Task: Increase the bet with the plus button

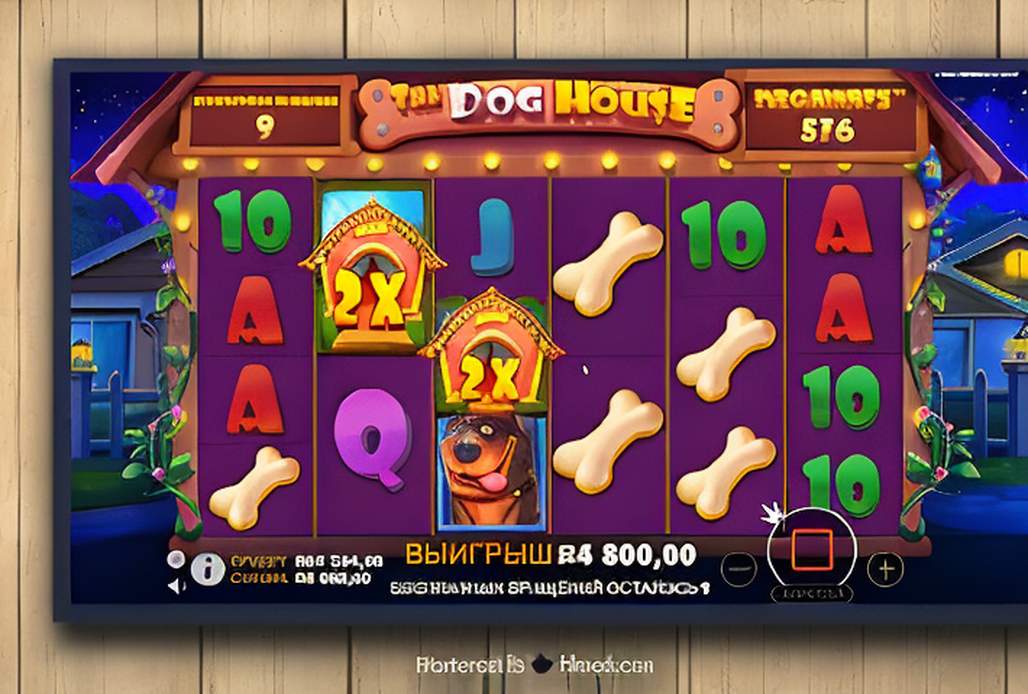Action: (885, 569)
